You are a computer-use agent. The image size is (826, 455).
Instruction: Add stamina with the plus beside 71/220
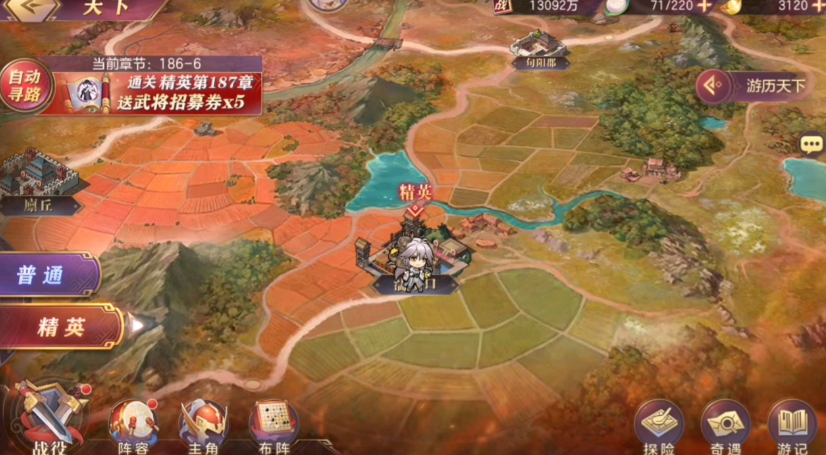coord(705,6)
